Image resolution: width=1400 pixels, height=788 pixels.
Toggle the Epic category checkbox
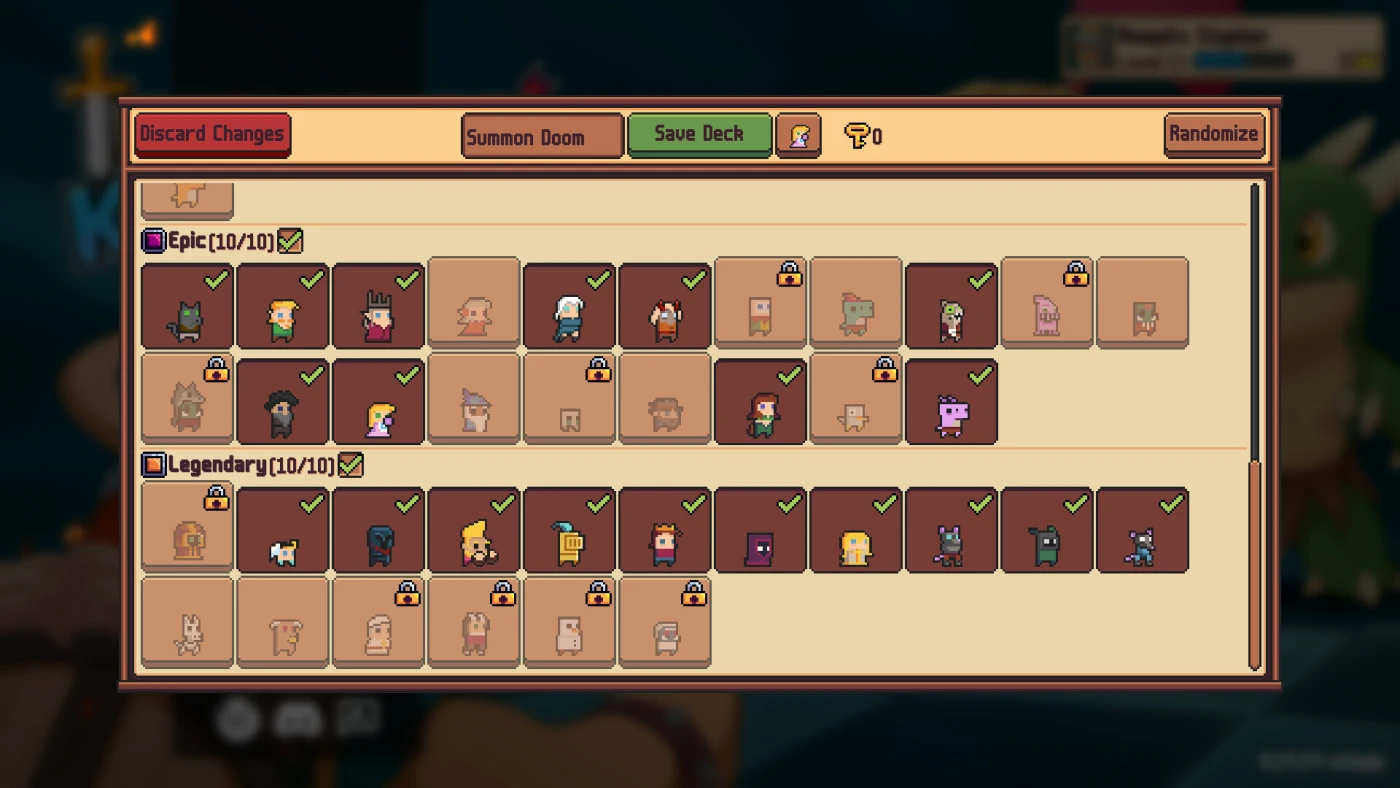[290, 241]
